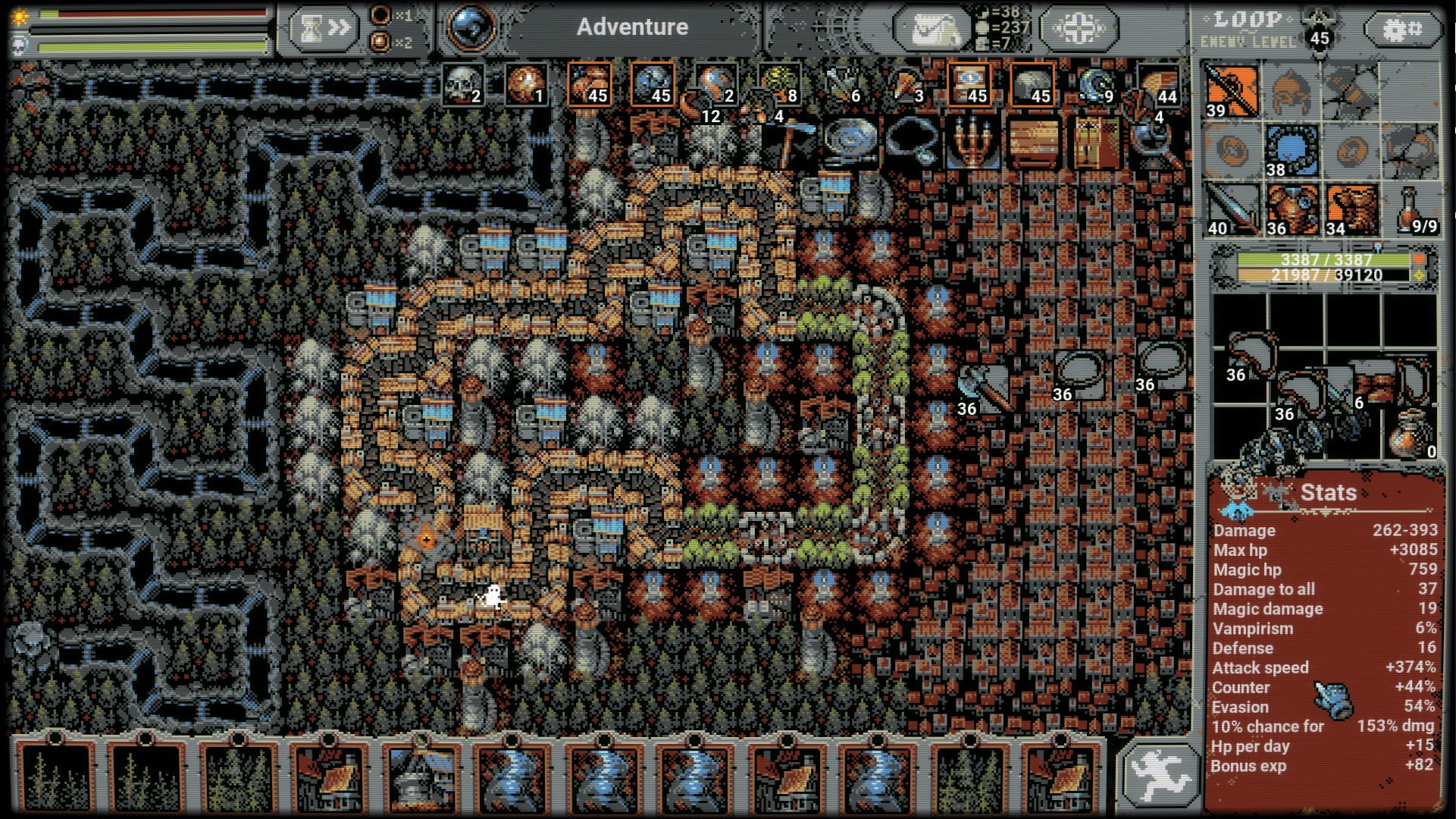Toggle the fast-forward hourglass speed control

pyautogui.click(x=324, y=27)
